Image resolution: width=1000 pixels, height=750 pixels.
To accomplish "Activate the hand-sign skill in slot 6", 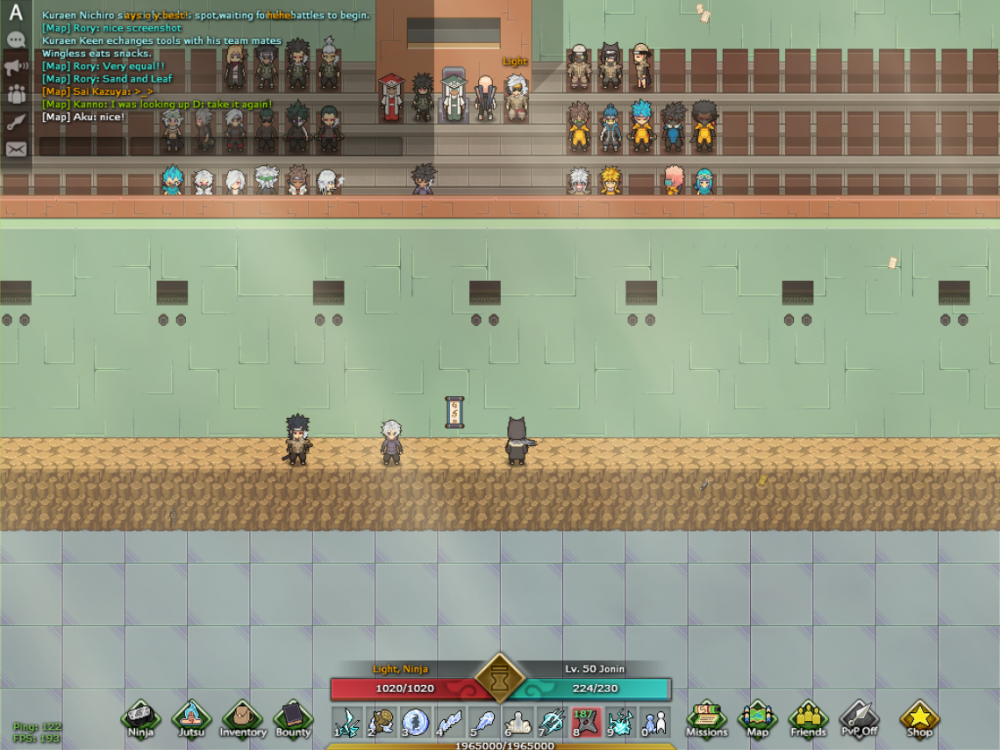I will [x=517, y=721].
